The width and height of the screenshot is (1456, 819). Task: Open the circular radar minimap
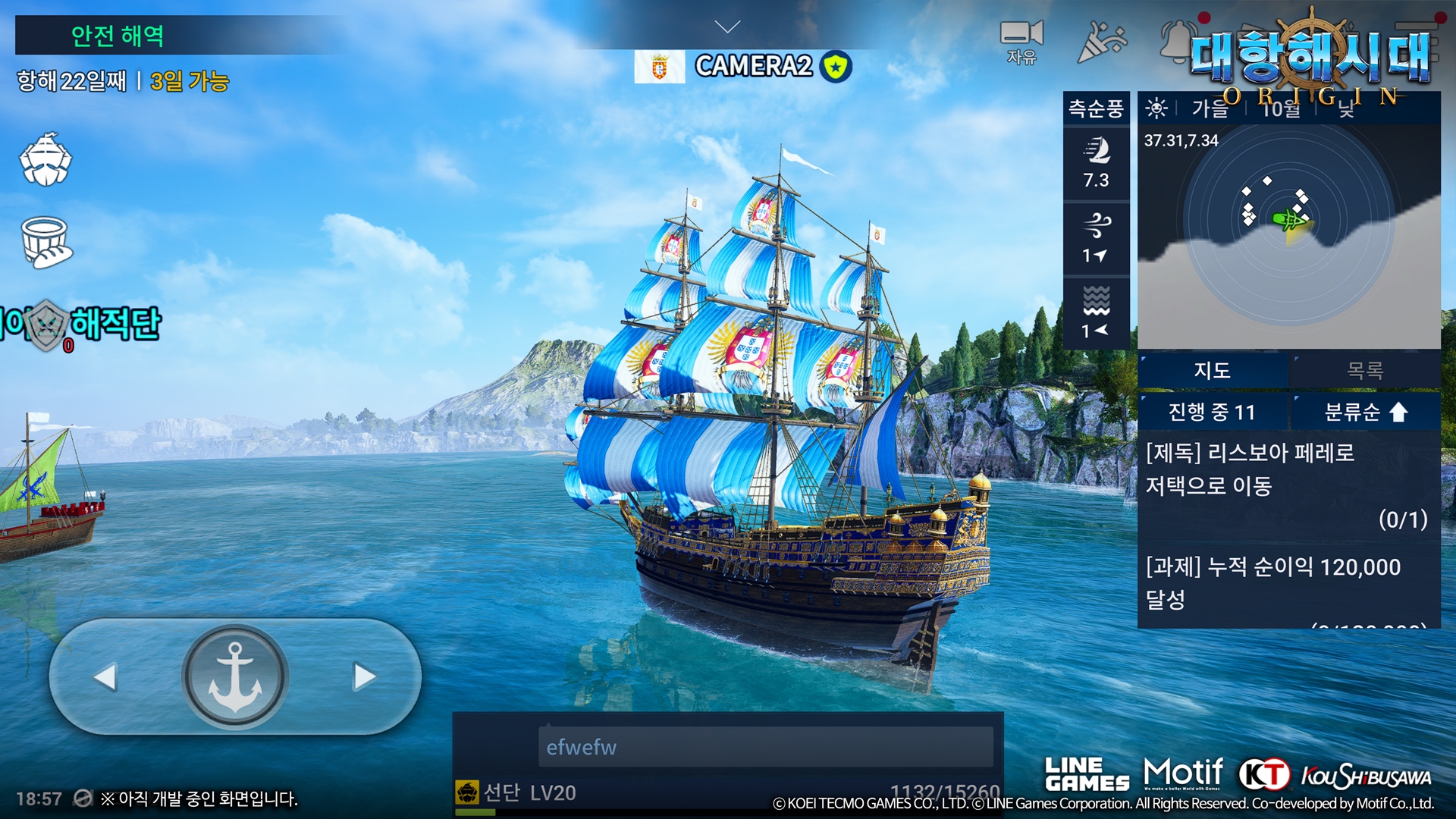coord(1288,225)
